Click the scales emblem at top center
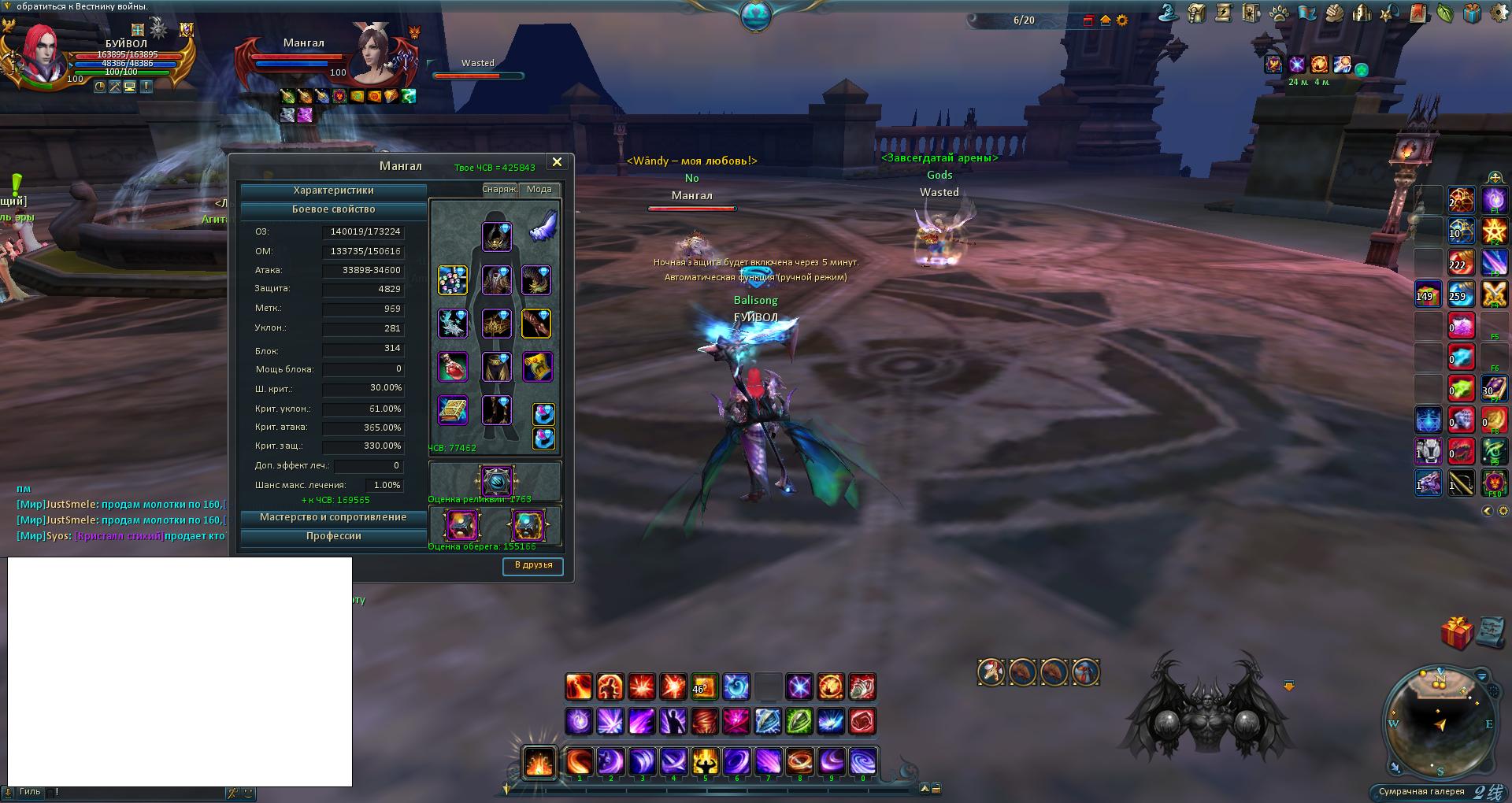 click(755, 16)
